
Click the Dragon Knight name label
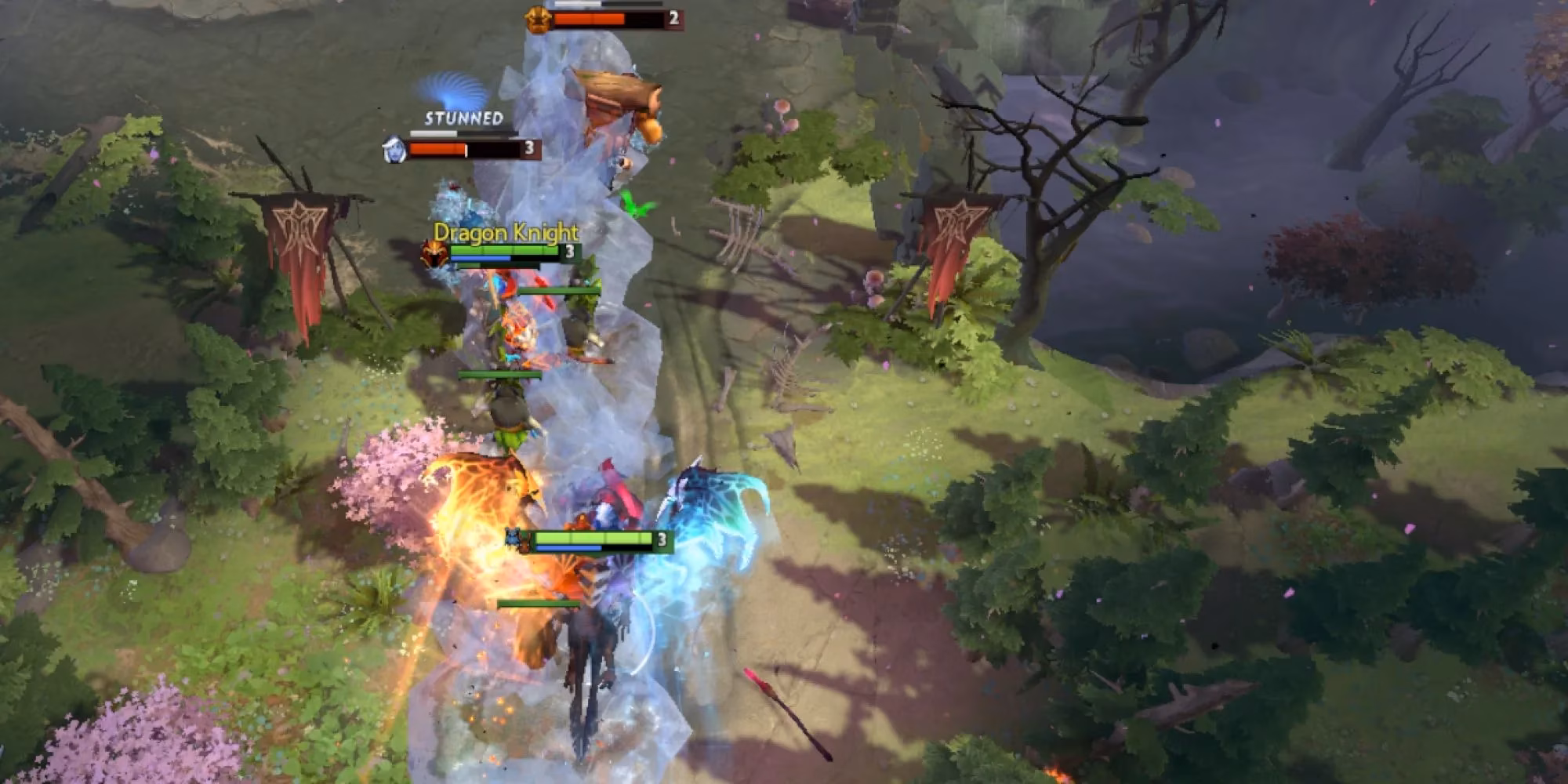pos(508,232)
